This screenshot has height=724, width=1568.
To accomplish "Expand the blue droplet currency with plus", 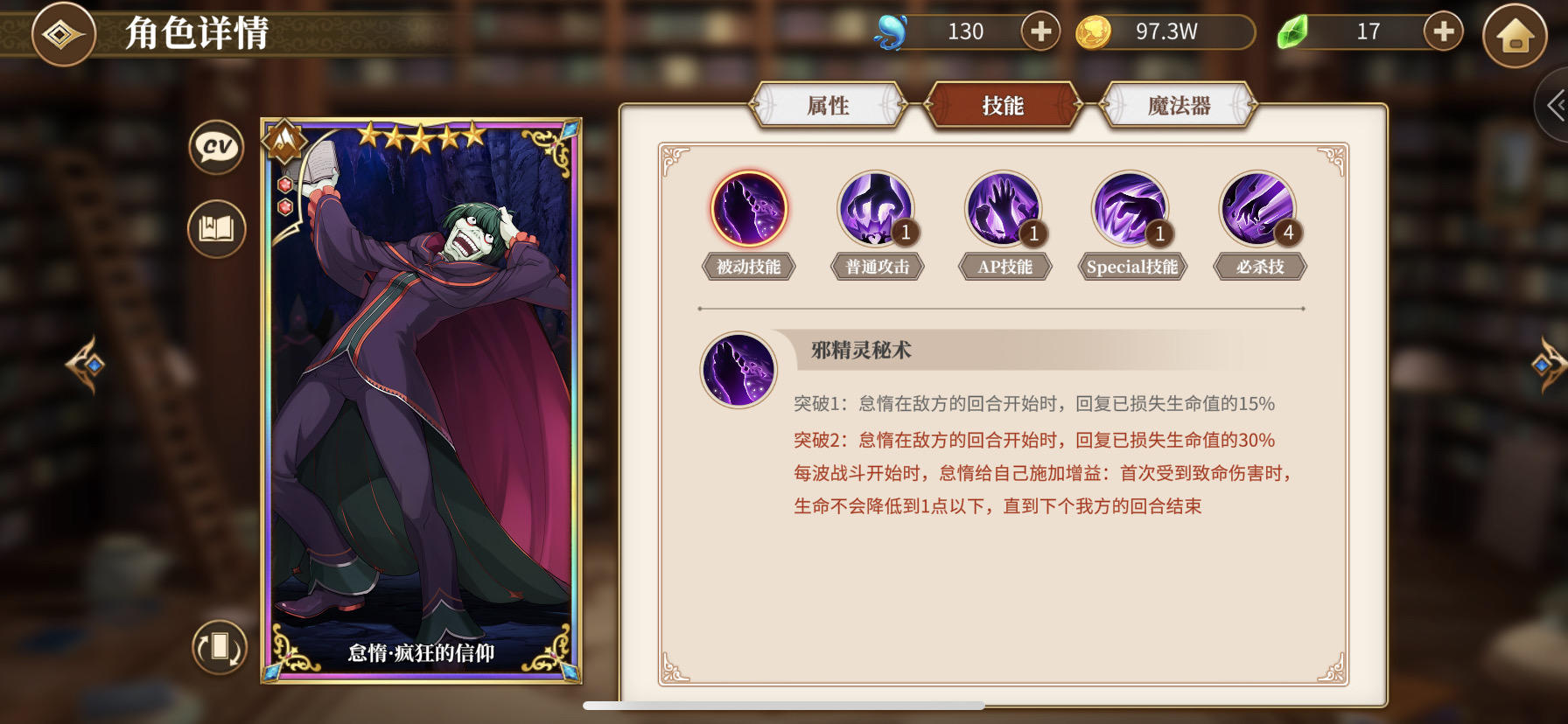I will (1039, 31).
